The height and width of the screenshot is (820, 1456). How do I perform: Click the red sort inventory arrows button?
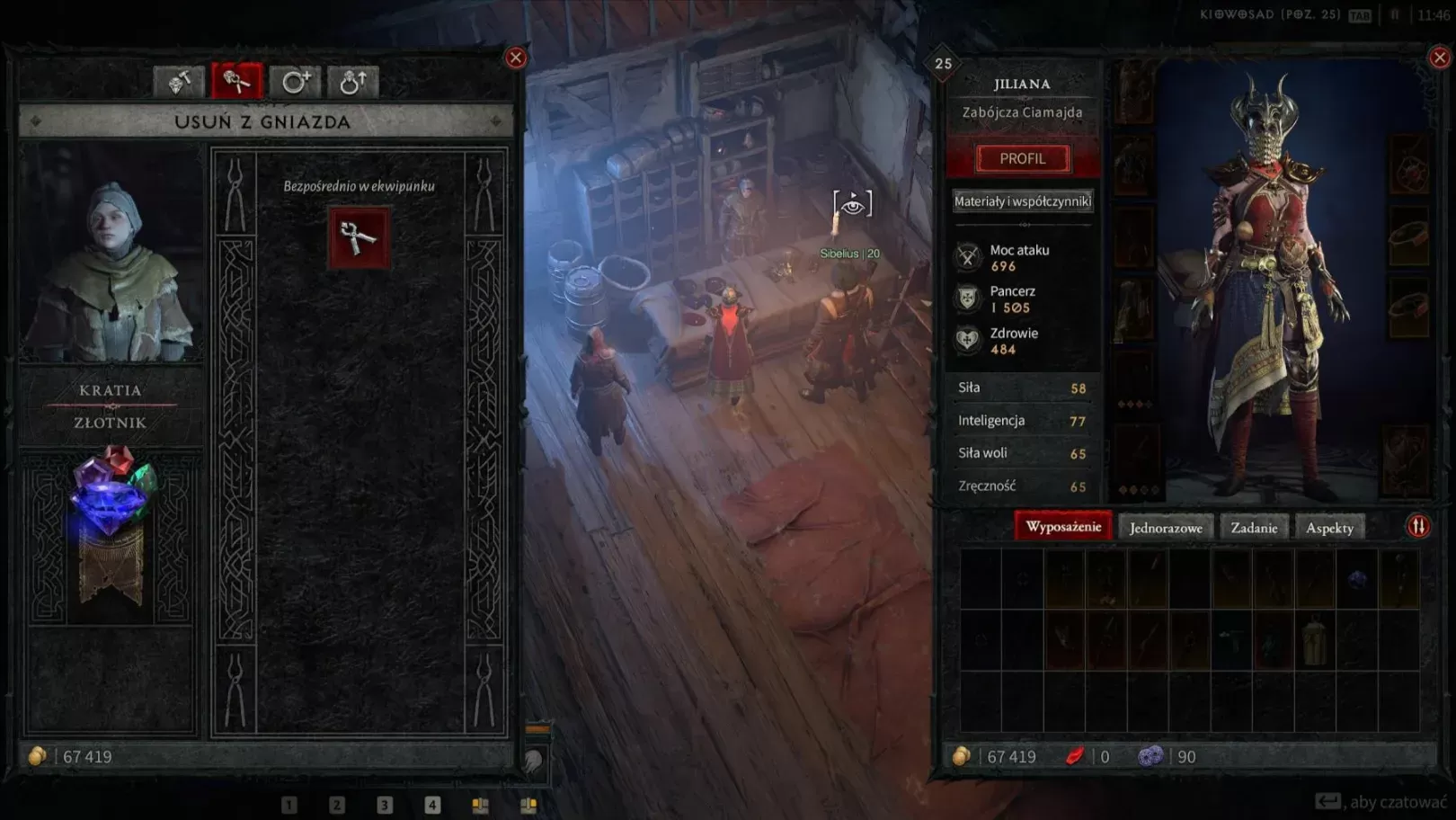tap(1418, 526)
